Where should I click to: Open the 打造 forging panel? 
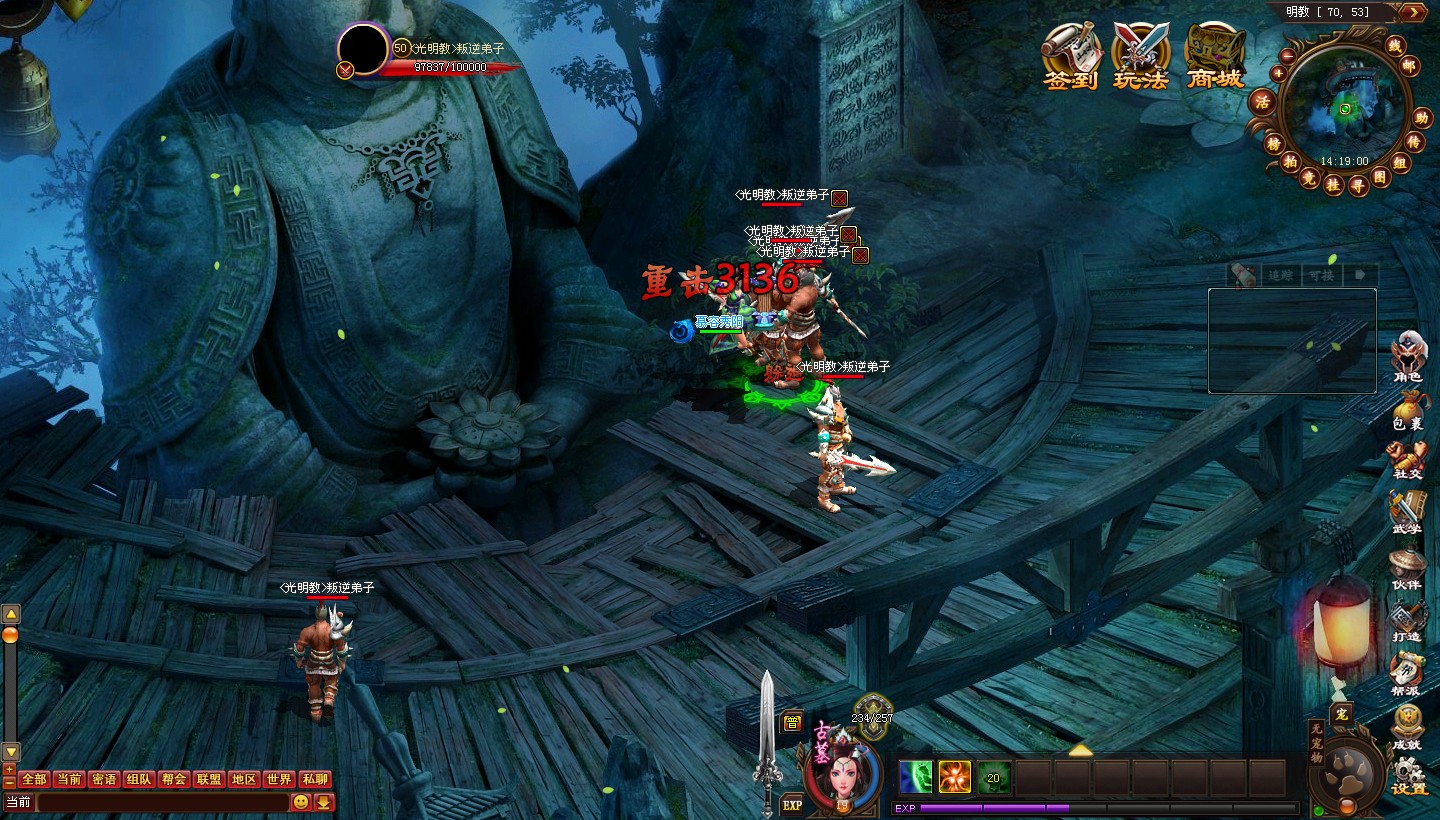pyautogui.click(x=1408, y=620)
